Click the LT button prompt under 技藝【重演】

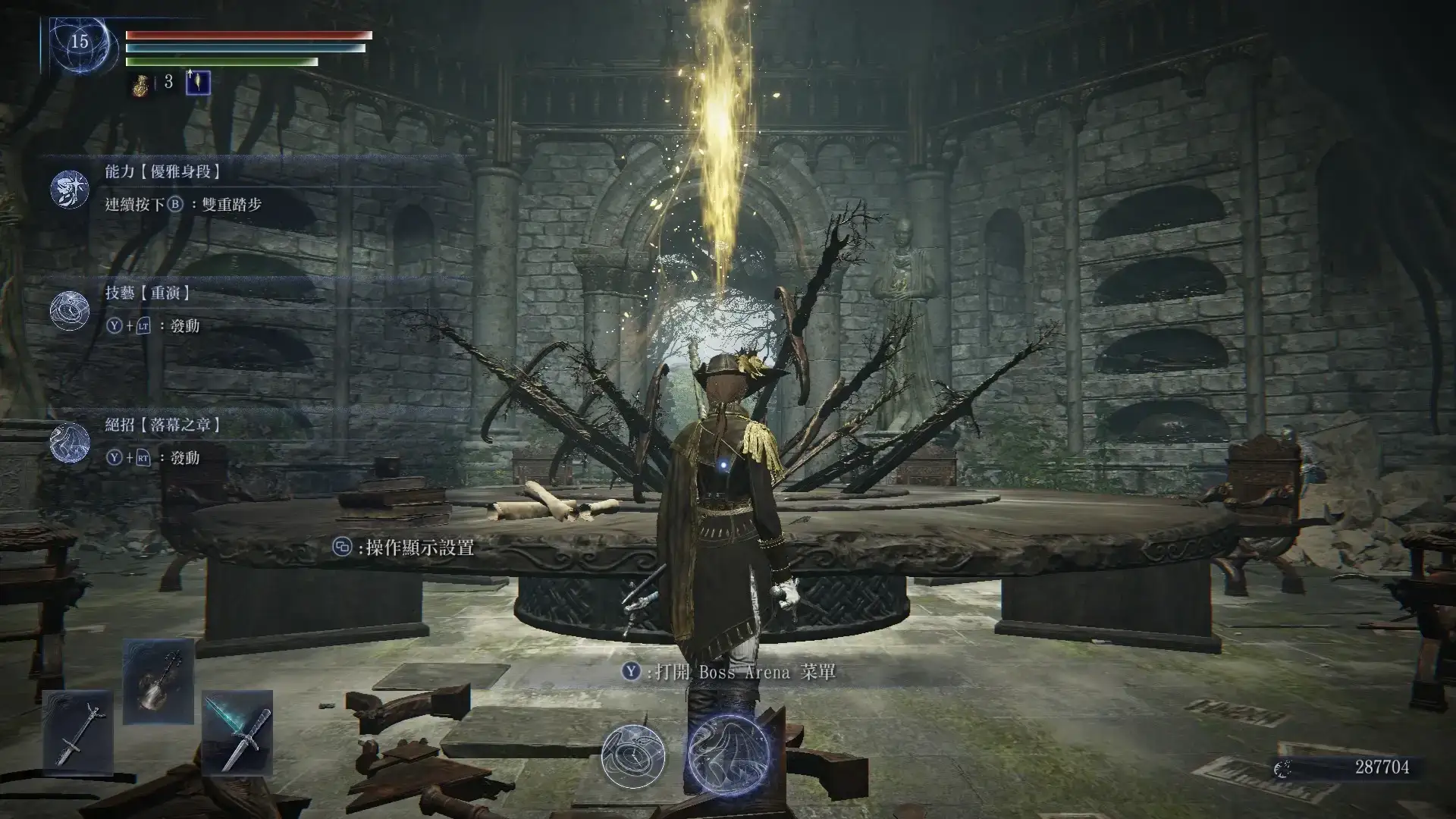click(142, 325)
